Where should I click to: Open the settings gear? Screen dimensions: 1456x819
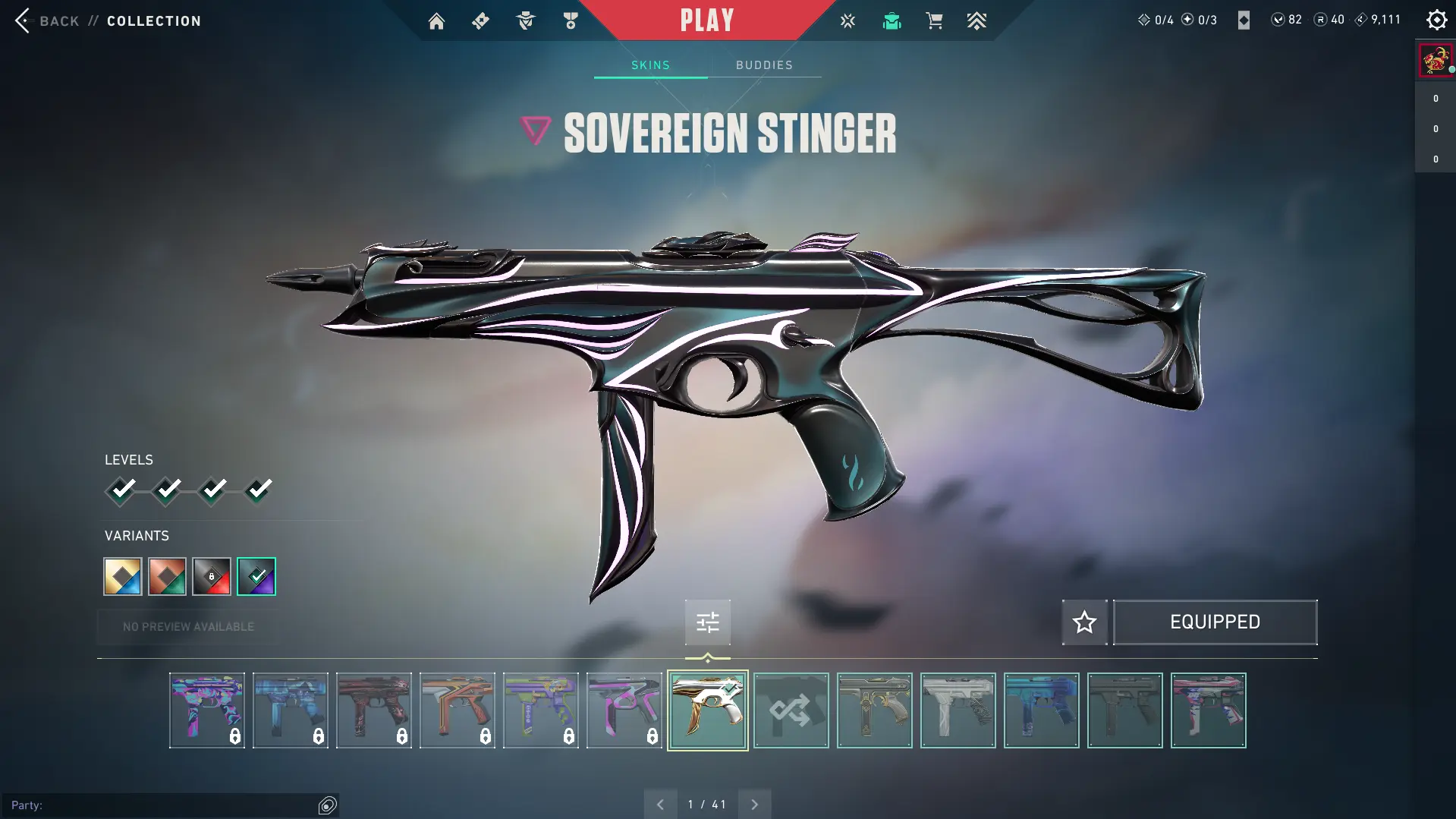click(1436, 20)
